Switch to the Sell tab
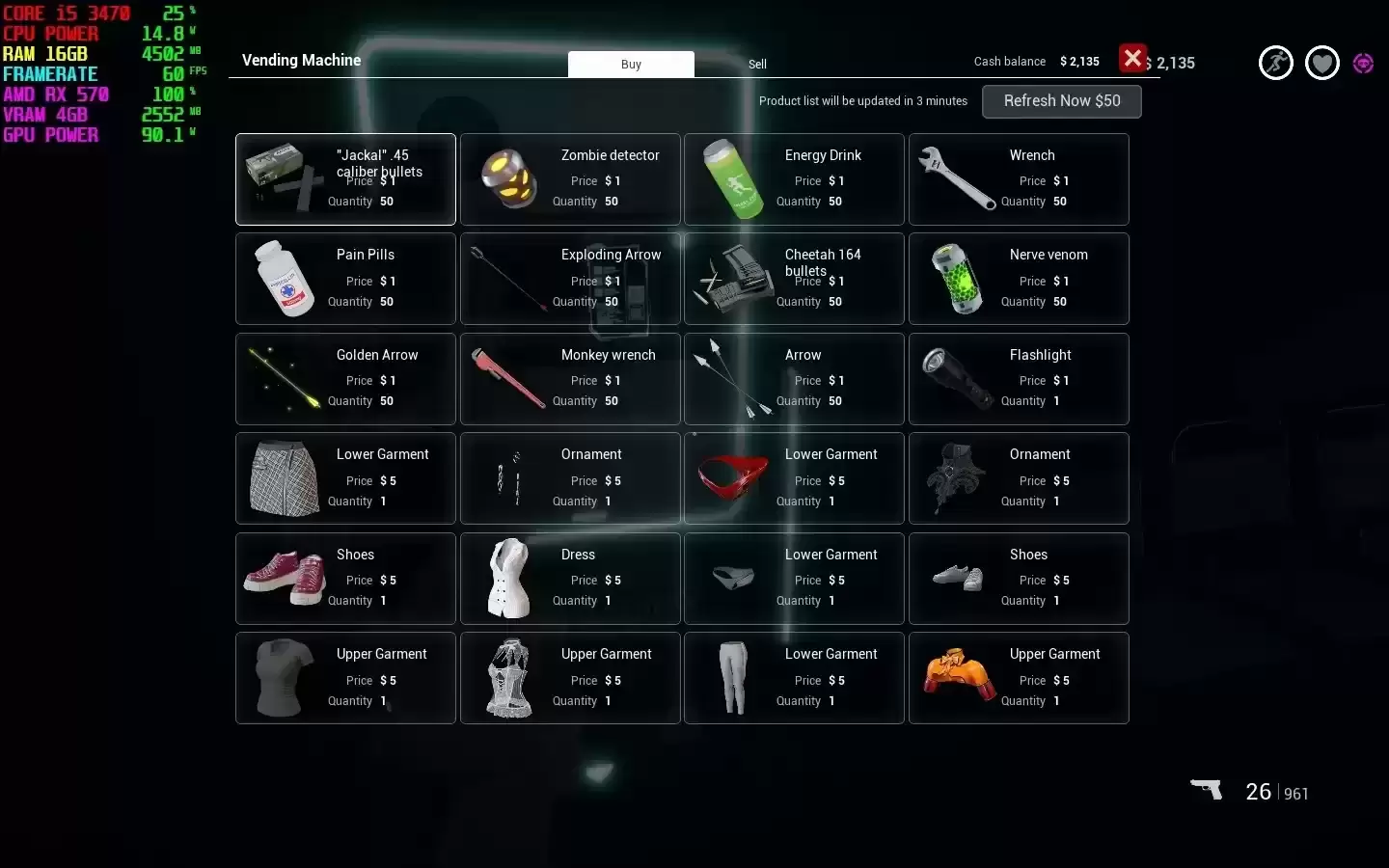The width and height of the screenshot is (1389, 868). tap(757, 65)
